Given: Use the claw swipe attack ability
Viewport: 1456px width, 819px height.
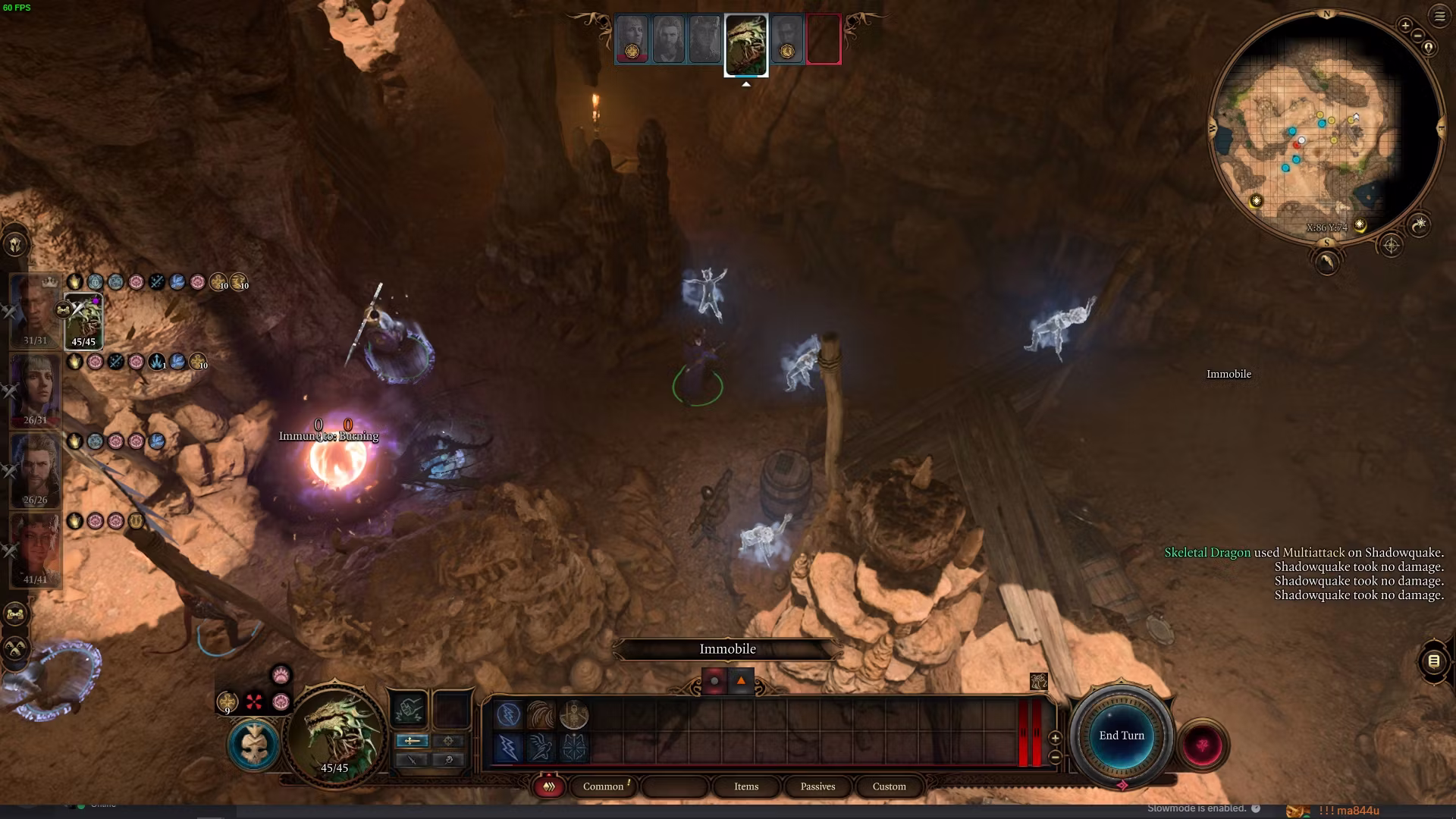Looking at the screenshot, I should pyautogui.click(x=541, y=715).
